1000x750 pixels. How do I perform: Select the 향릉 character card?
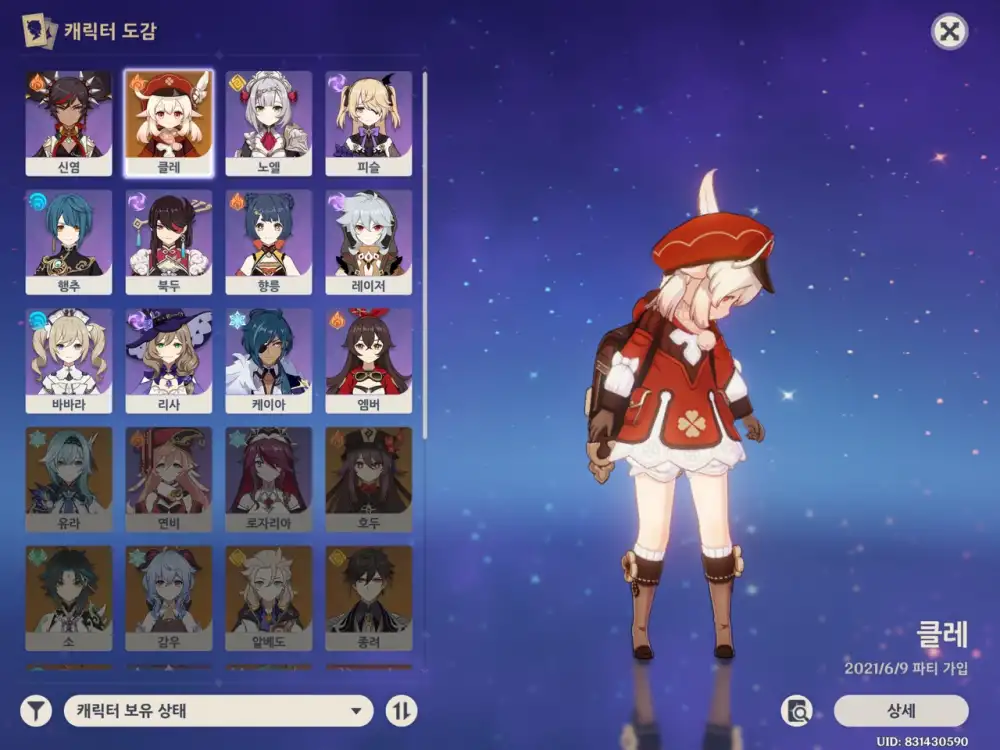269,242
